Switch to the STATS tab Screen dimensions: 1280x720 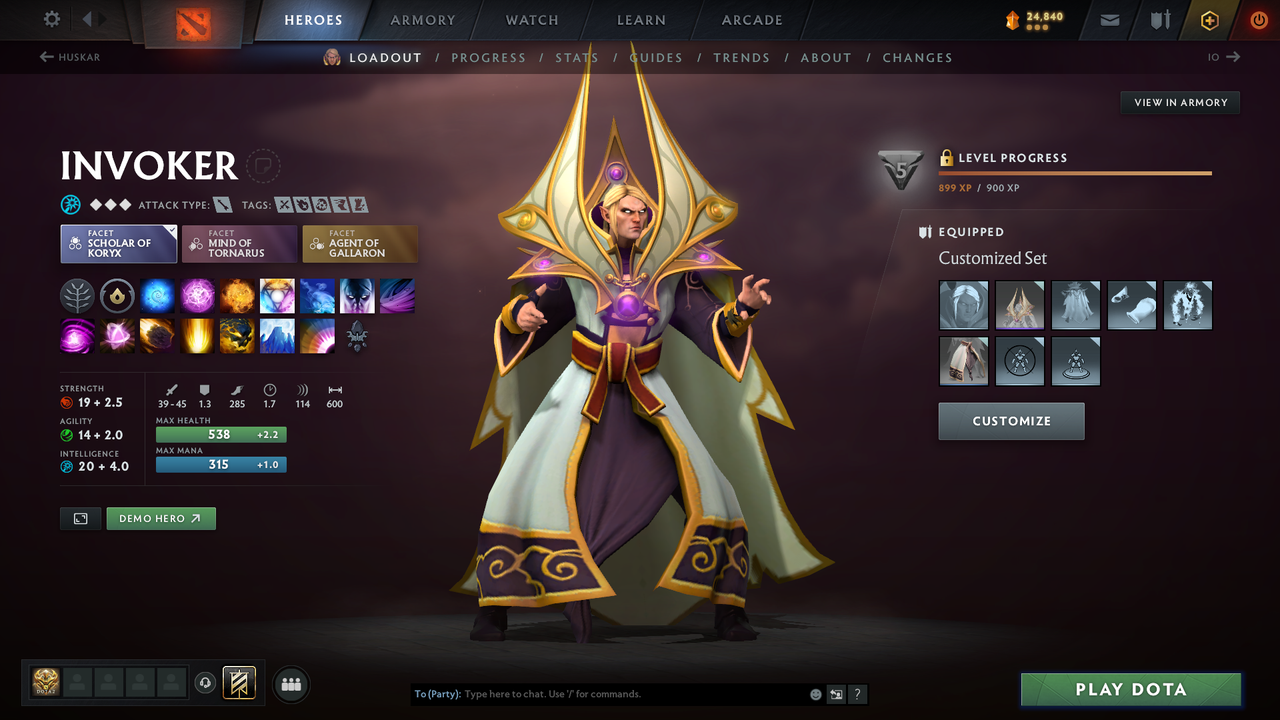pos(576,57)
